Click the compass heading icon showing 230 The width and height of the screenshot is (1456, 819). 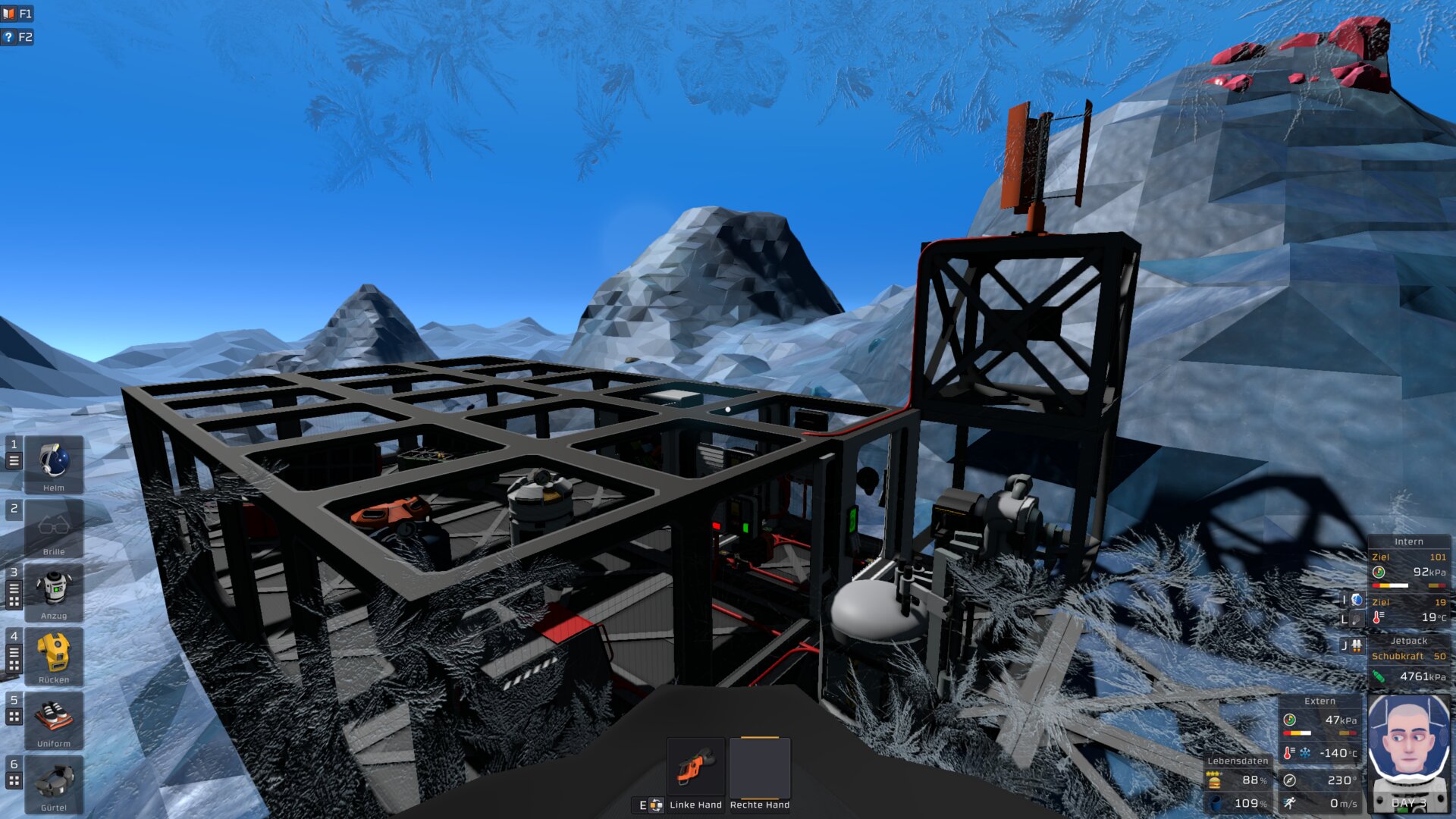tap(1291, 782)
